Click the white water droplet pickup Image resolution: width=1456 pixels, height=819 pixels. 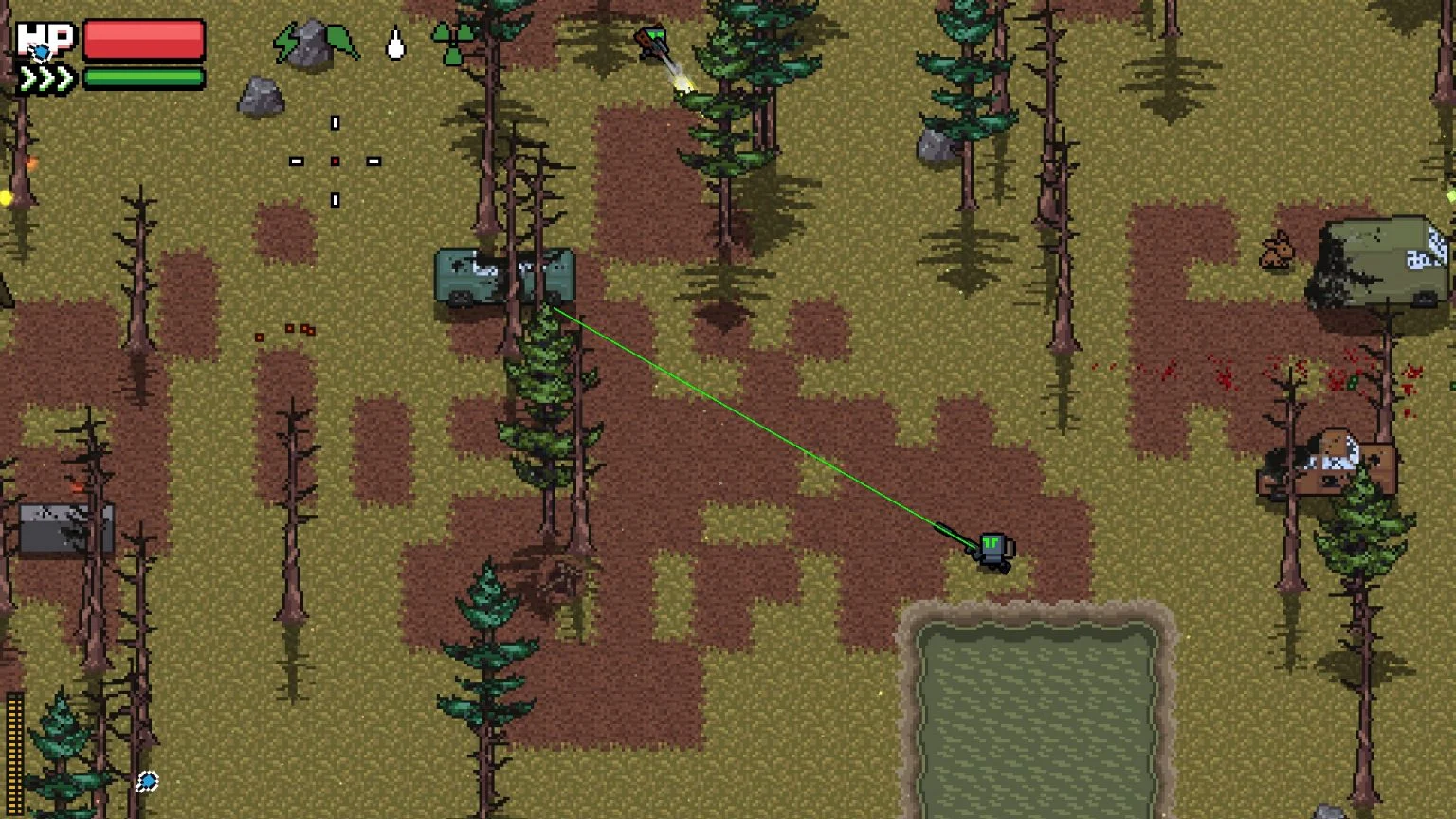pyautogui.click(x=394, y=43)
